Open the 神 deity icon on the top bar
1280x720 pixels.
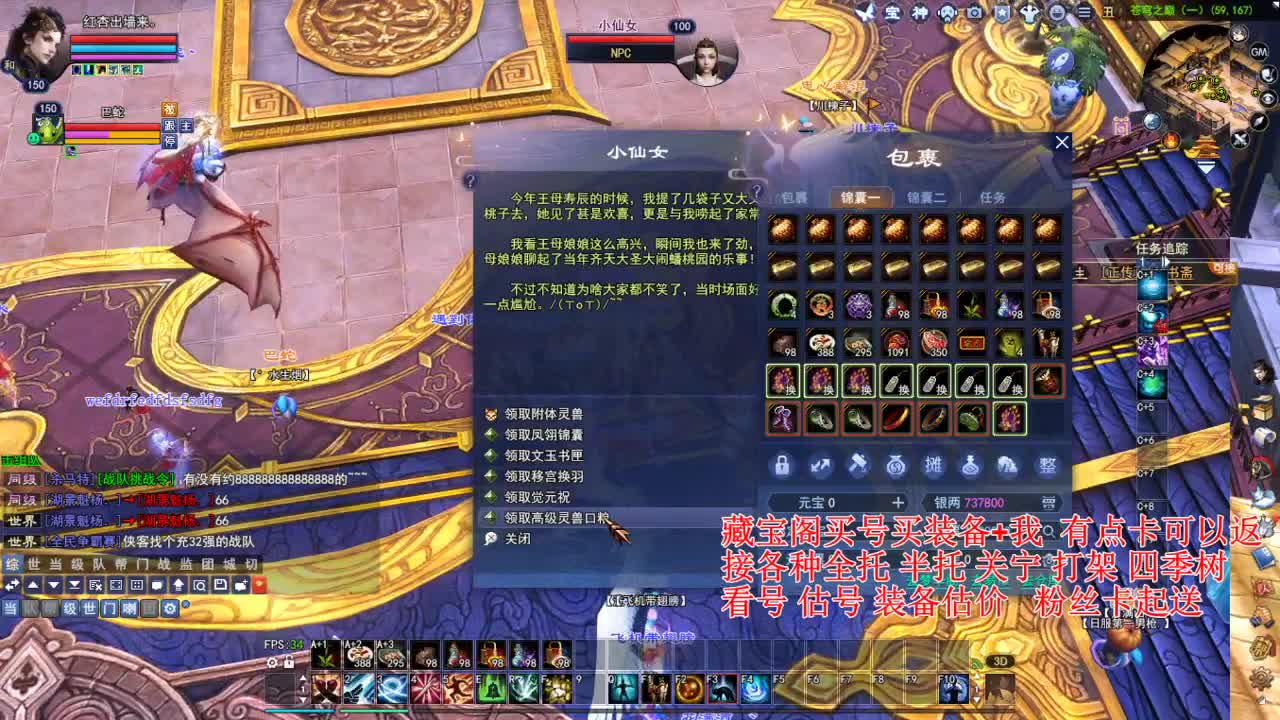pos(918,12)
